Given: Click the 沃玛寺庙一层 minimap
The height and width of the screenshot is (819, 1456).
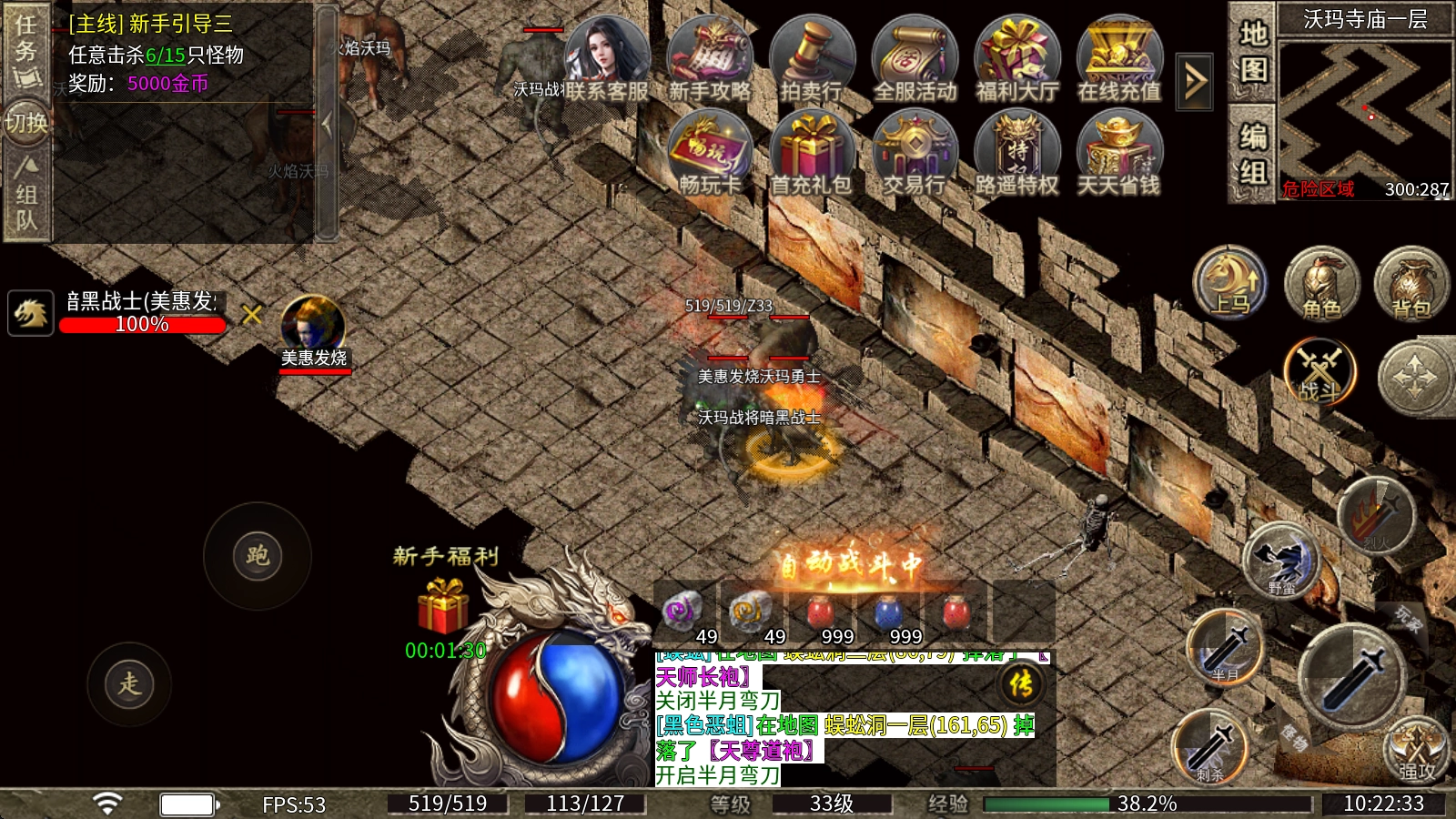Looking at the screenshot, I should pyautogui.click(x=1364, y=109).
